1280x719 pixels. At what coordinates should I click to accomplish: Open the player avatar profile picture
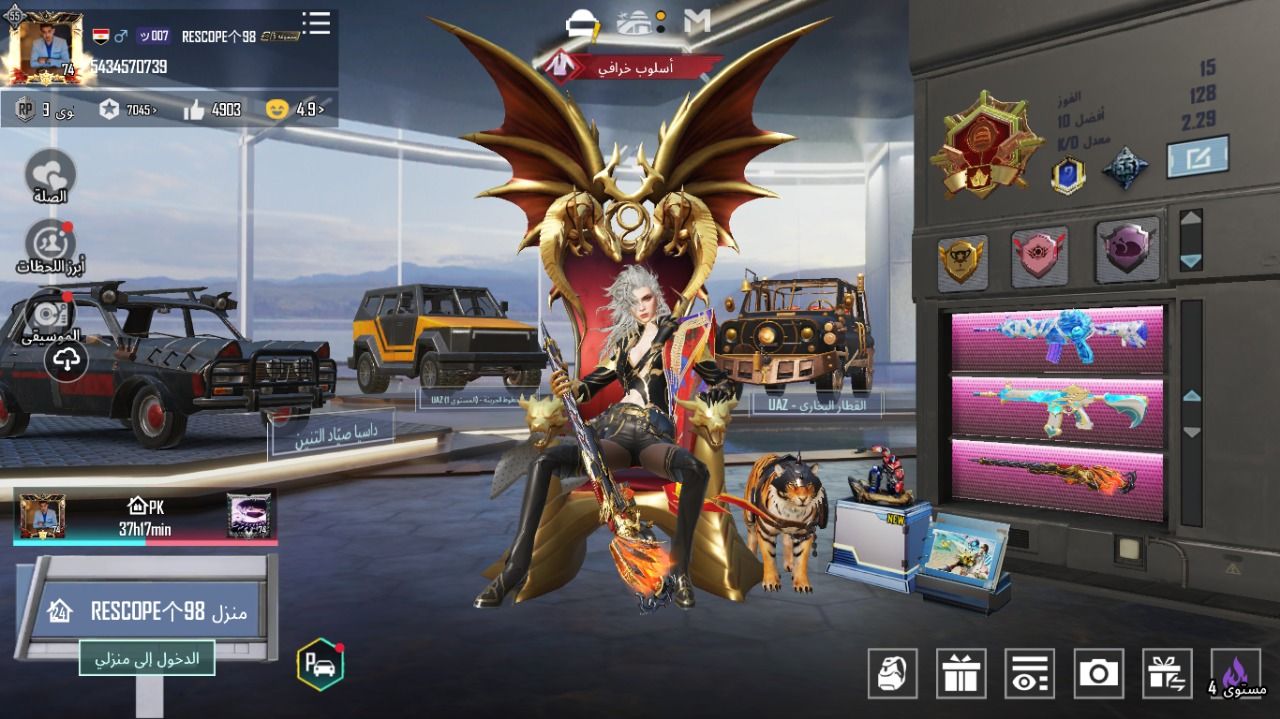tap(44, 46)
